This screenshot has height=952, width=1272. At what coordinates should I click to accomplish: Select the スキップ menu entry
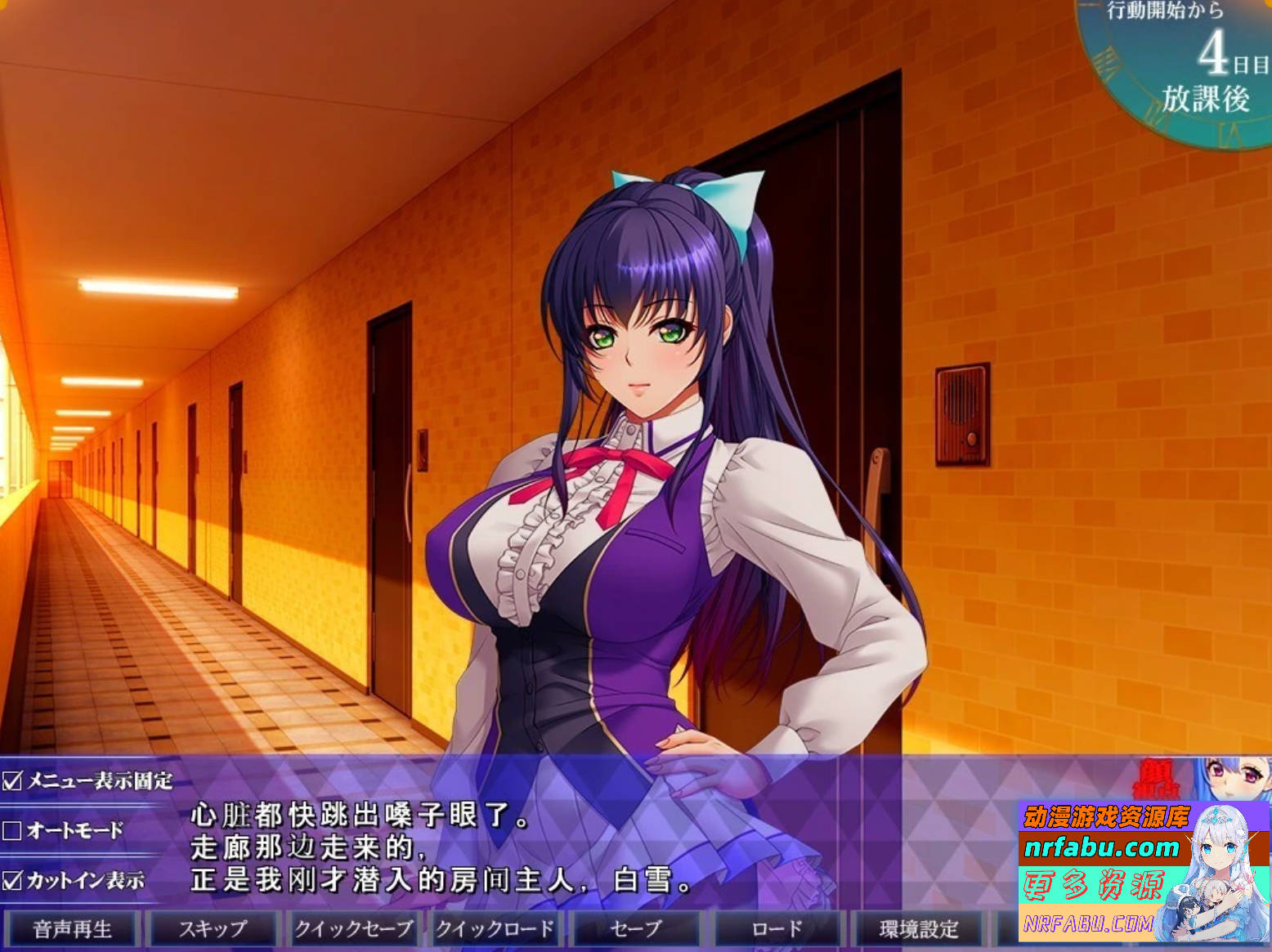click(213, 929)
